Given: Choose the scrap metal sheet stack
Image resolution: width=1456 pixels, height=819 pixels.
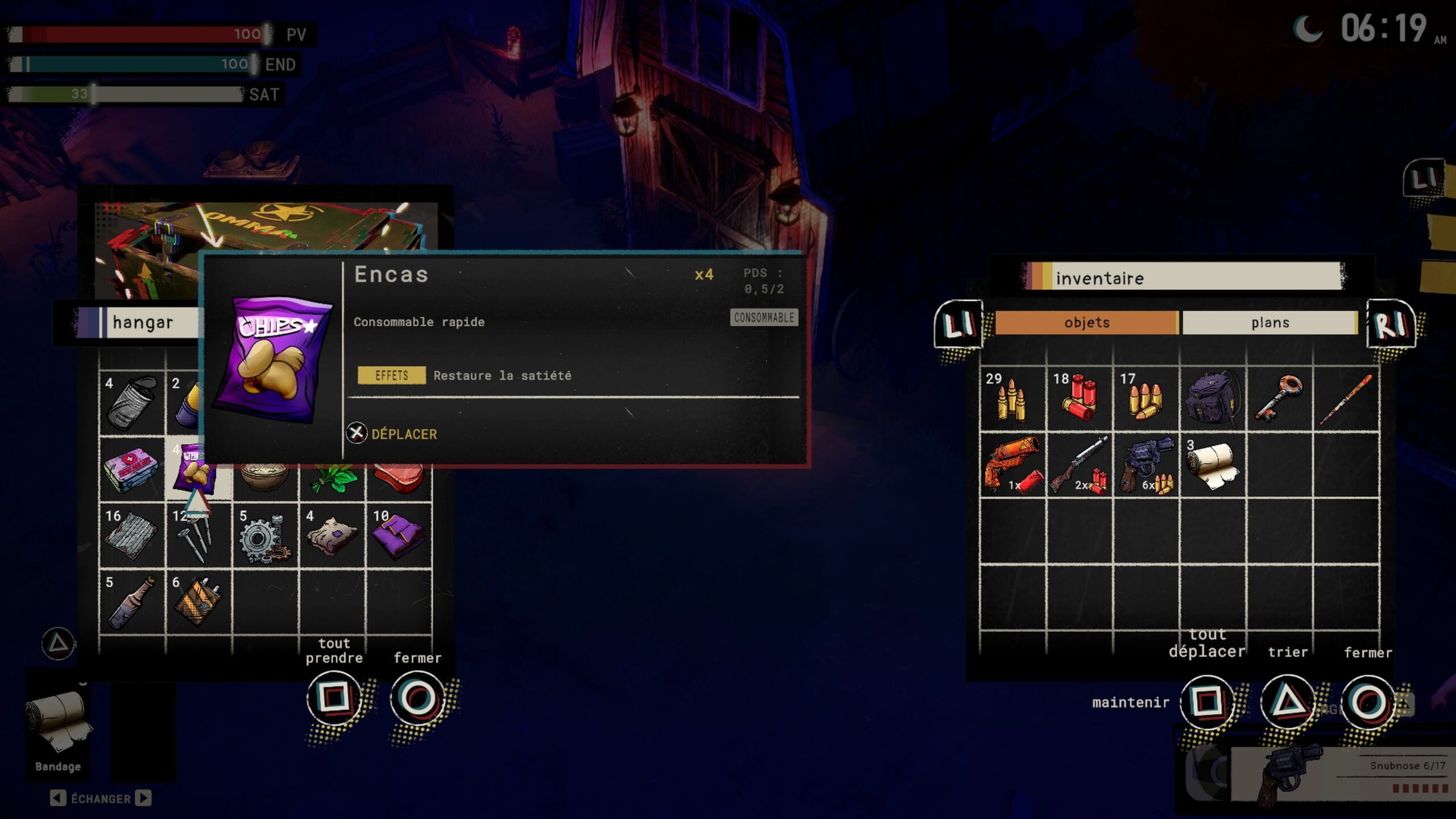Looking at the screenshot, I should coord(133,536).
